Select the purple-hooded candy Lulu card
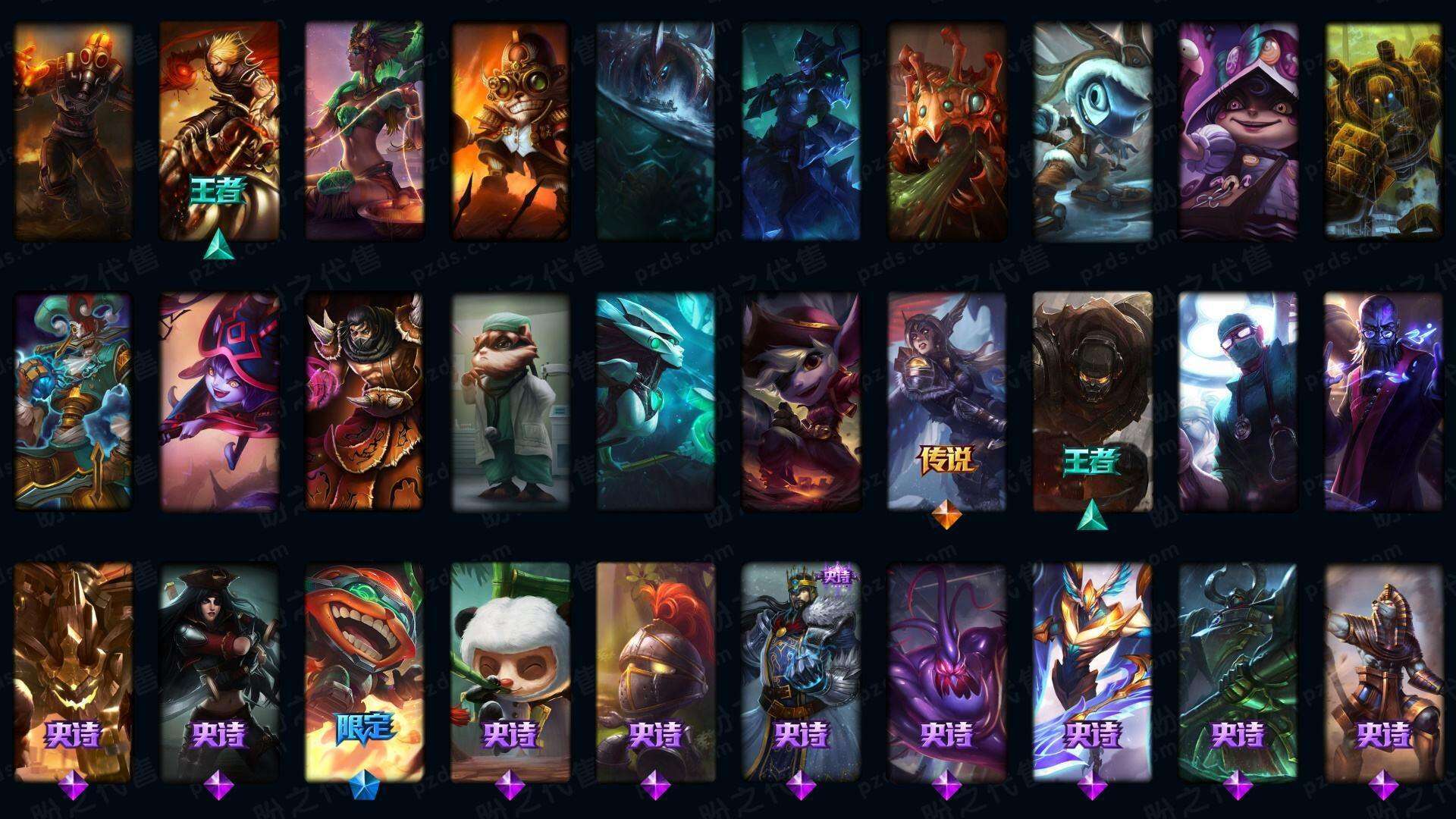This screenshot has height=819, width=1456. tap(1238, 130)
